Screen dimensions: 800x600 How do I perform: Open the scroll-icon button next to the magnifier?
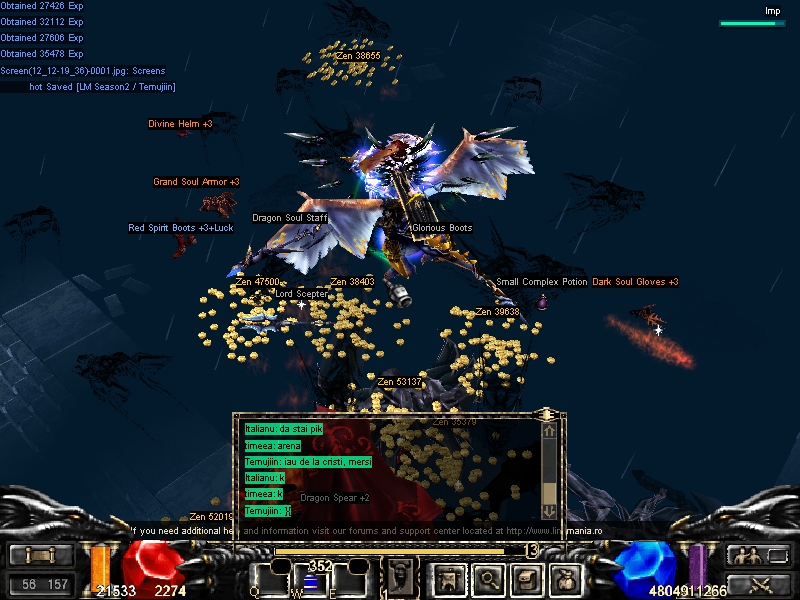coord(527,578)
